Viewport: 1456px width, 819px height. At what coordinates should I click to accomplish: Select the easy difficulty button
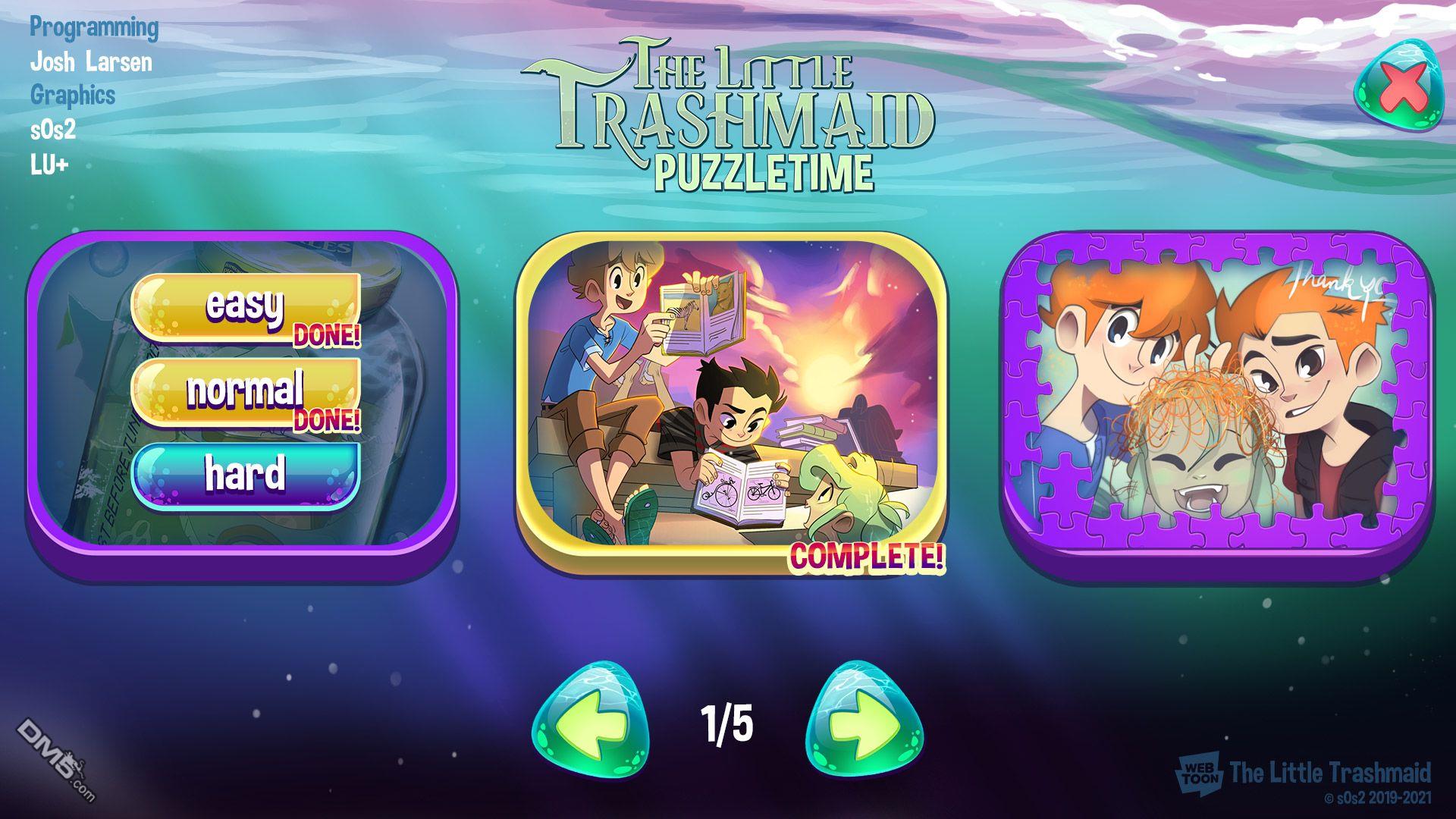click(x=245, y=307)
